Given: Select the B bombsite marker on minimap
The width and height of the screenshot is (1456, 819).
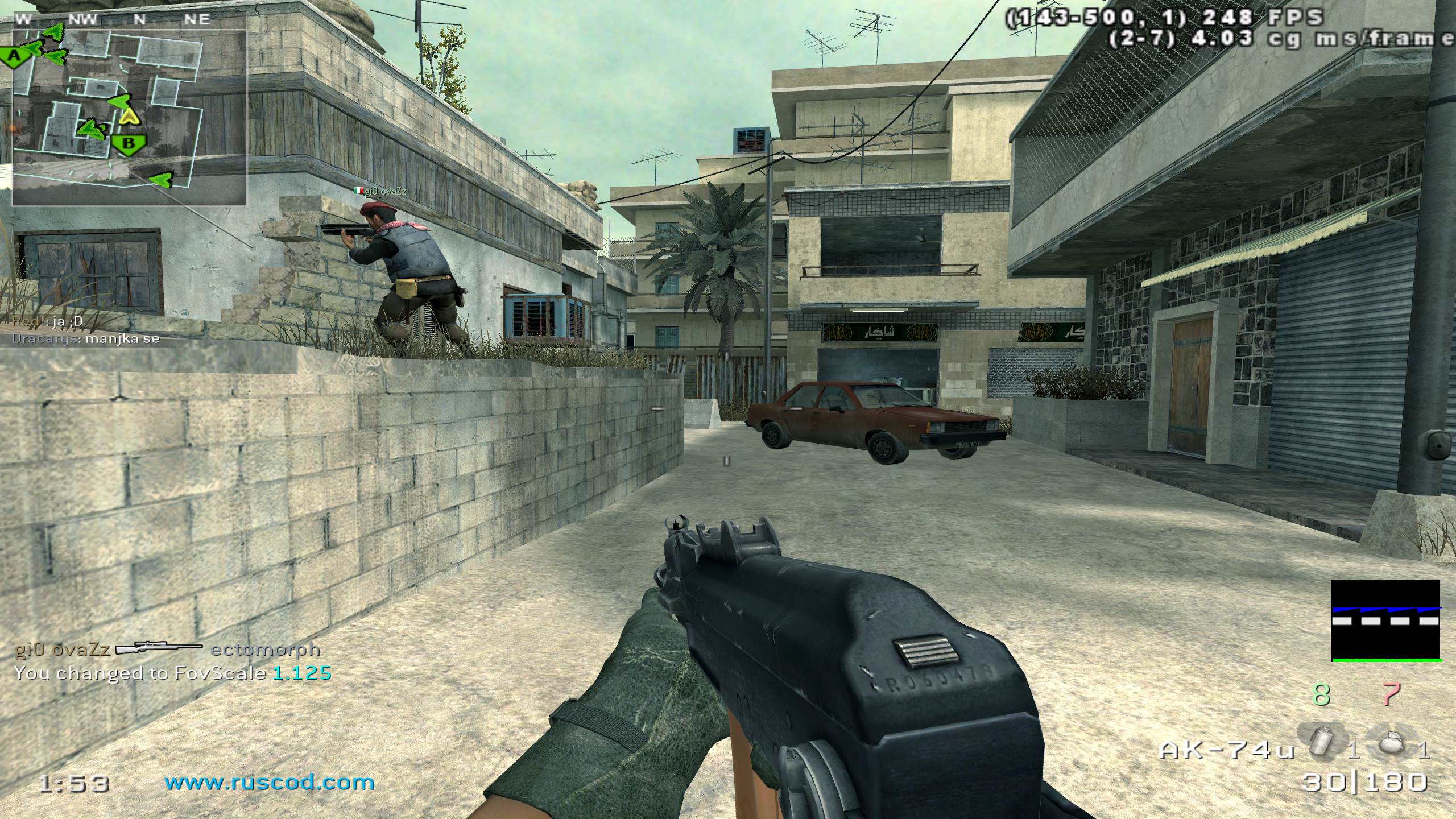Looking at the screenshot, I should [129, 144].
